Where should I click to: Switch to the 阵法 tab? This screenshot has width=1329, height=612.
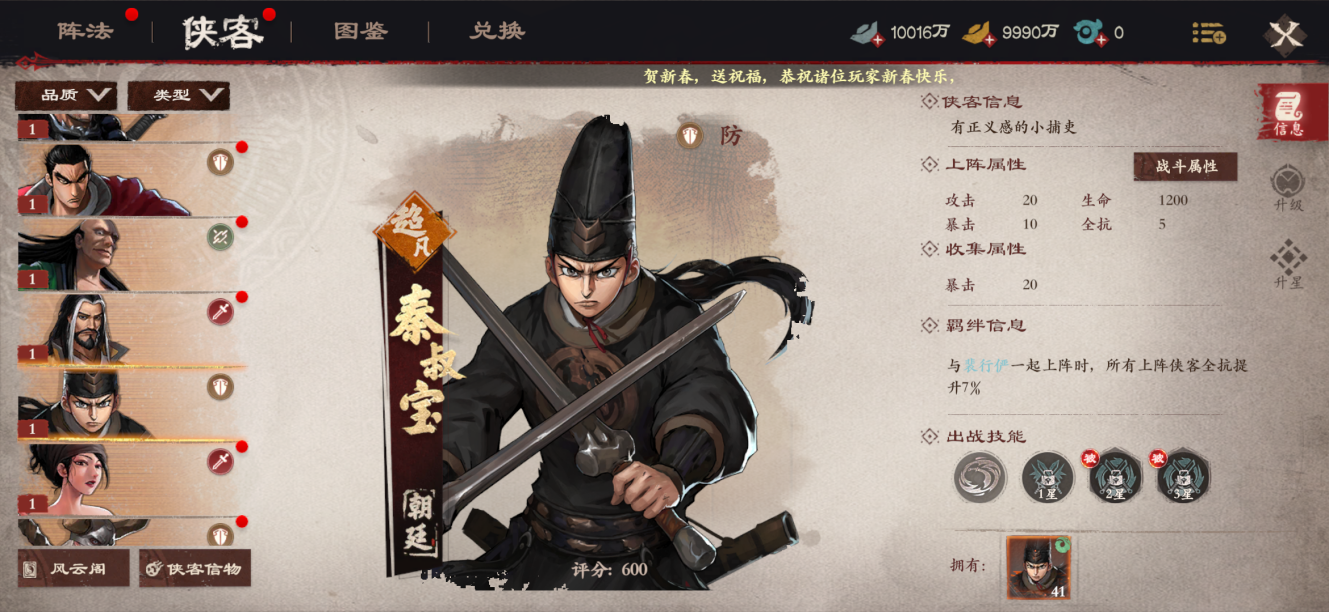tap(85, 31)
